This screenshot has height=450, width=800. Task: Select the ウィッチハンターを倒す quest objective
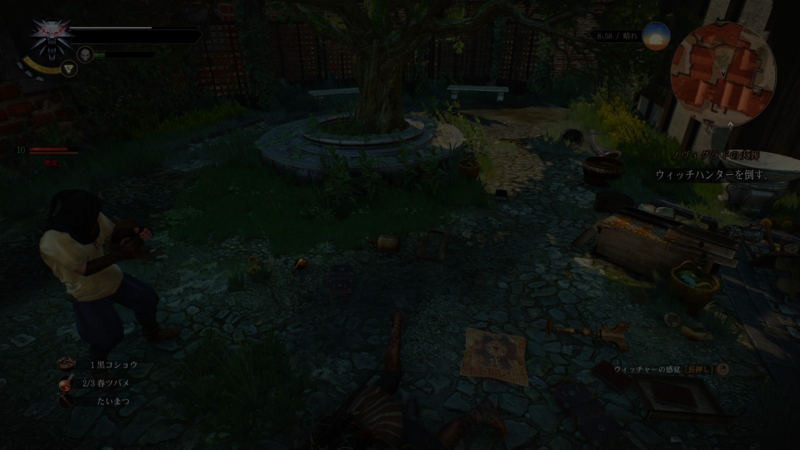[710, 174]
